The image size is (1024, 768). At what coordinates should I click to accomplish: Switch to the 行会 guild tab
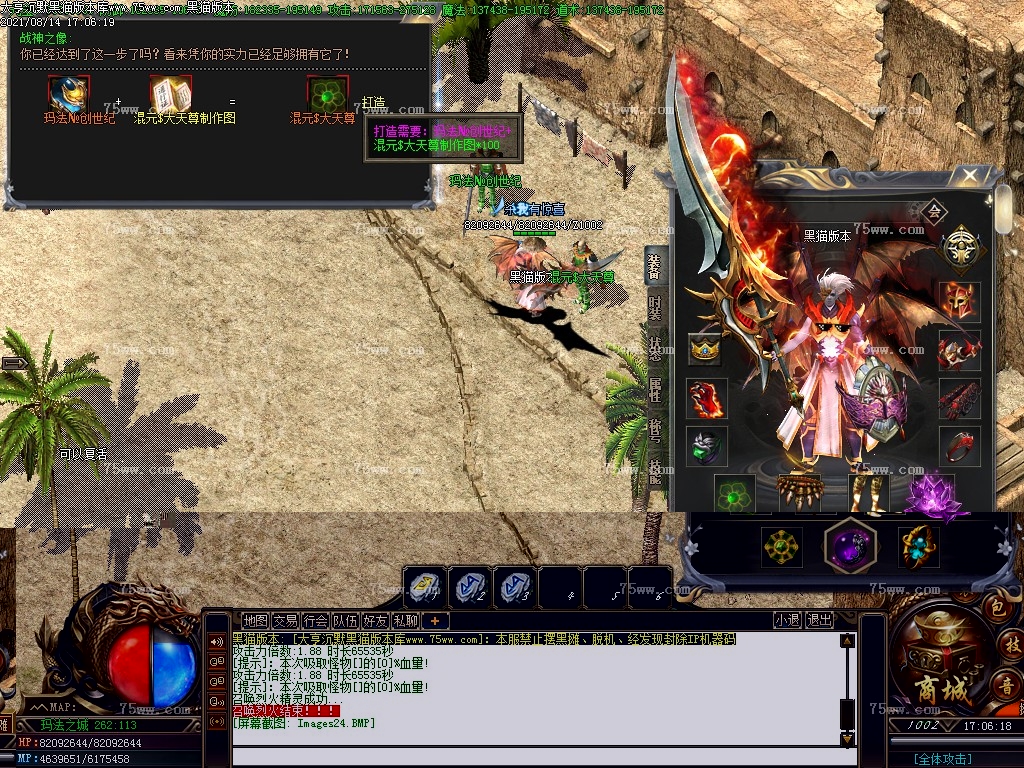pos(315,621)
